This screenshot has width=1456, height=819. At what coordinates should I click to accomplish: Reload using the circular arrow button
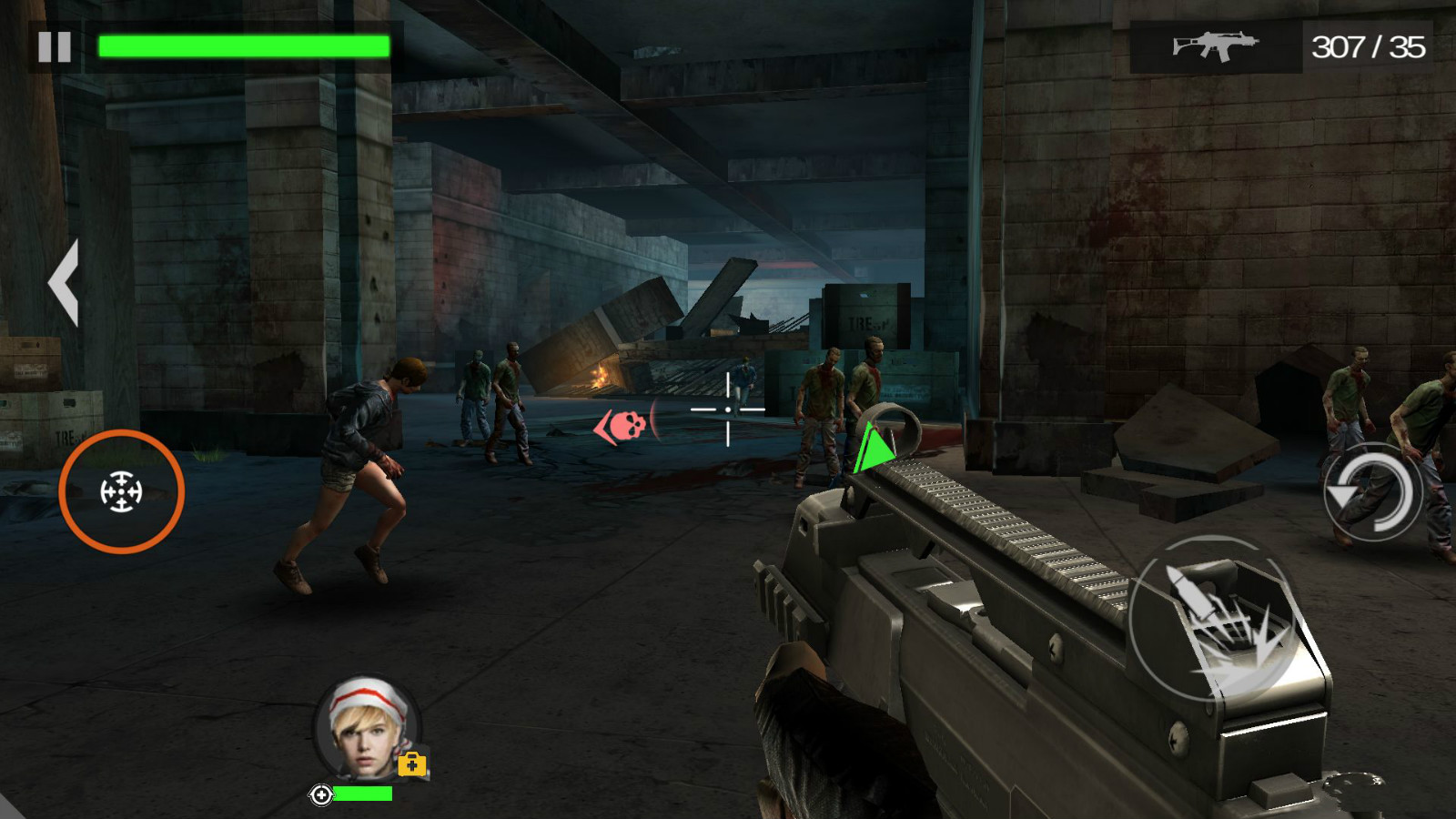tap(1371, 492)
